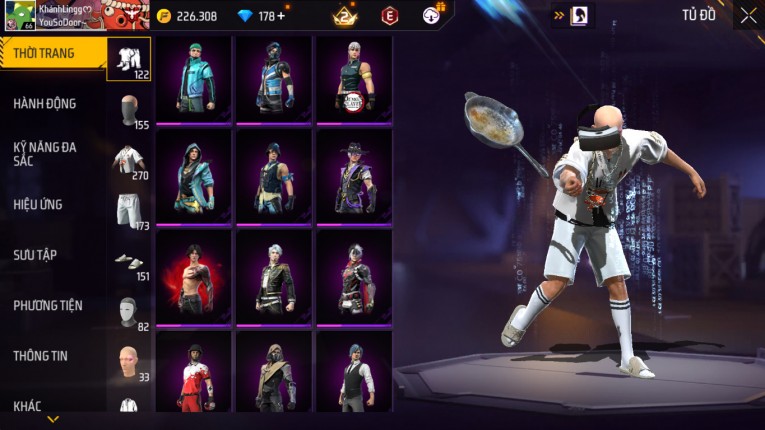
Task: Add diamonds with the plus button
Action: coord(281,16)
